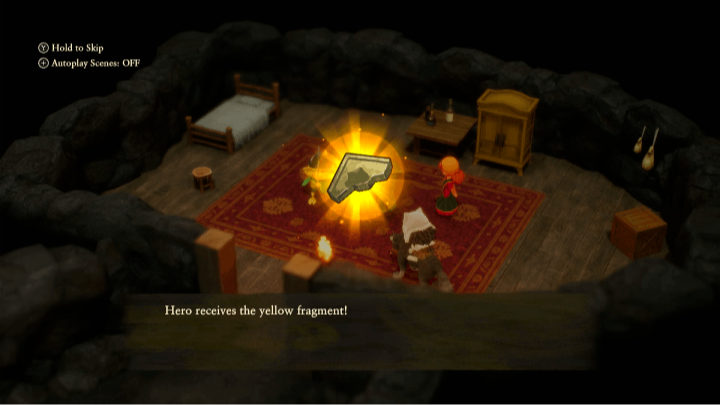Screen dimensions: 720x405
Task: Toggle the Autoplay Scenes option
Action: coord(85,63)
